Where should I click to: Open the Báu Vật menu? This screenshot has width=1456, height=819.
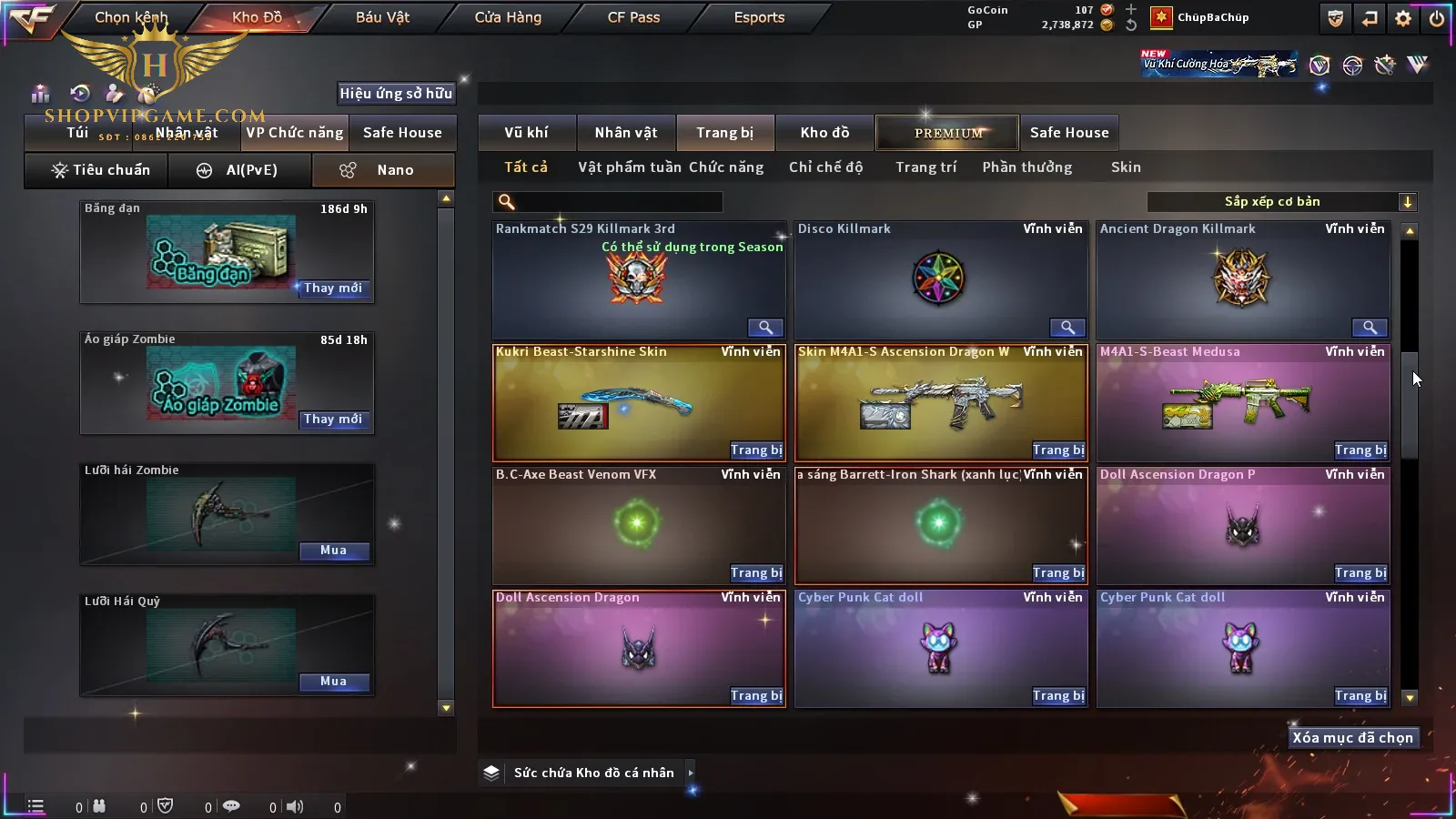coord(382,17)
